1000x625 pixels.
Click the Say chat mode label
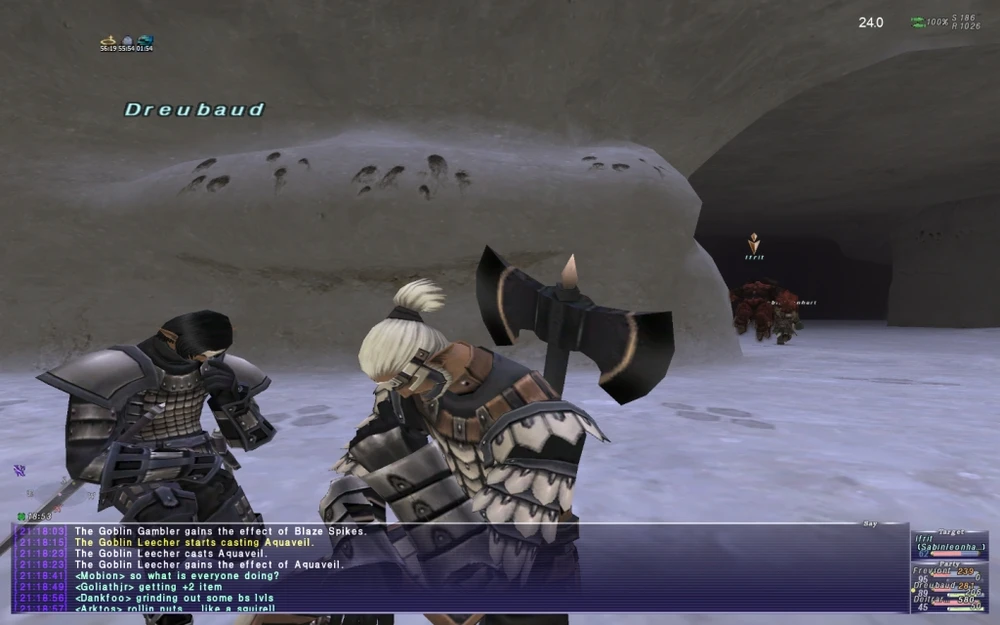click(868, 523)
